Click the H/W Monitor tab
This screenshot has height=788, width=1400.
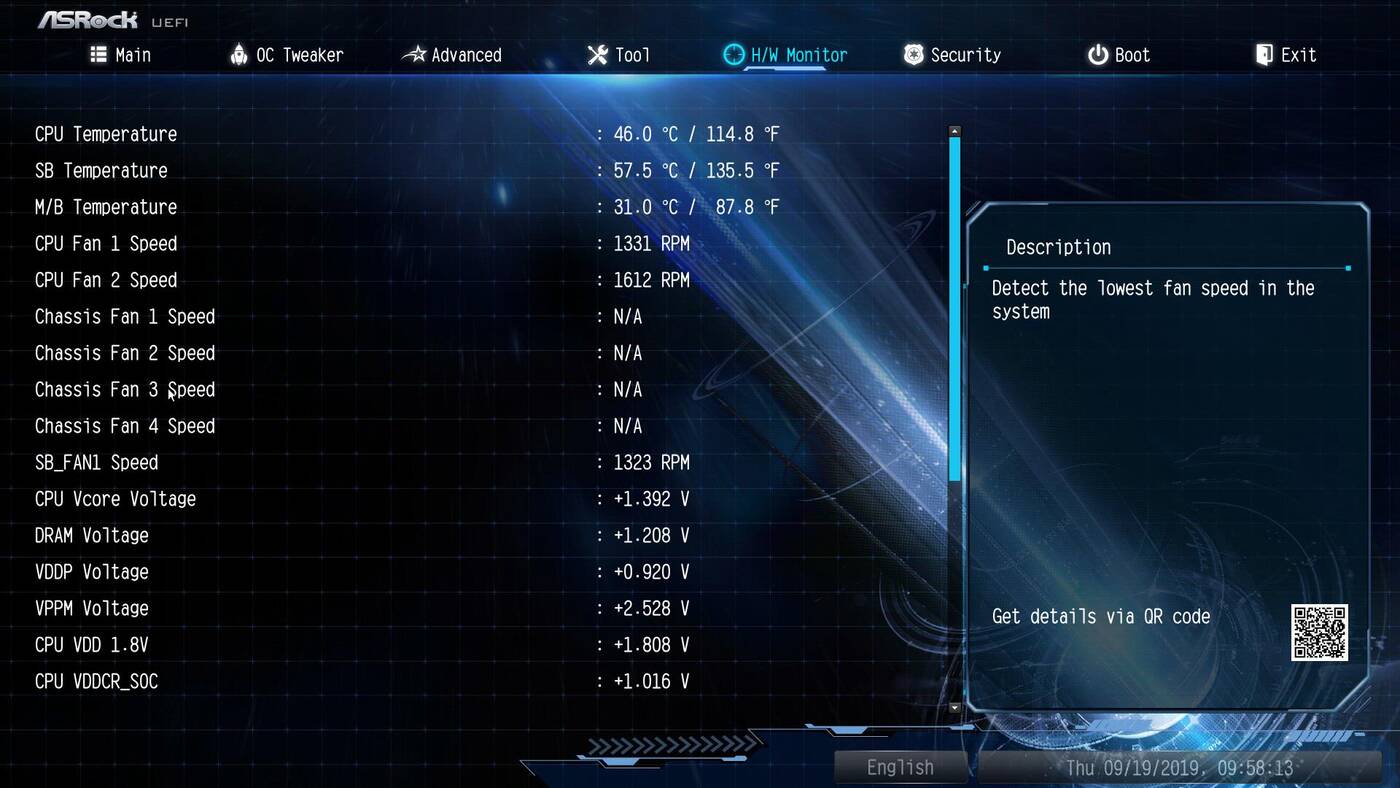click(786, 55)
